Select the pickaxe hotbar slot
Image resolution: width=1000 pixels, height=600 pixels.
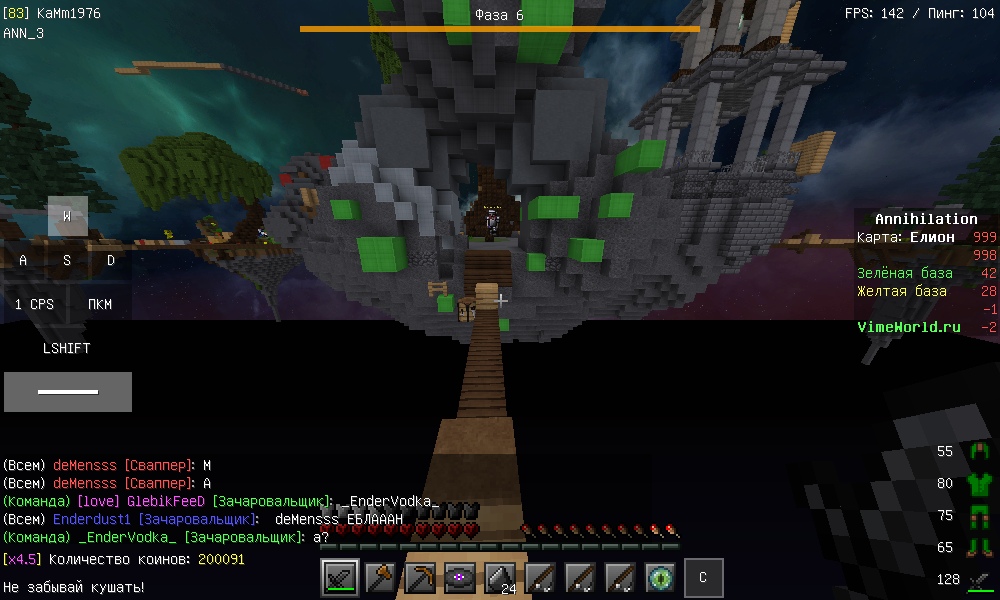(x=420, y=577)
